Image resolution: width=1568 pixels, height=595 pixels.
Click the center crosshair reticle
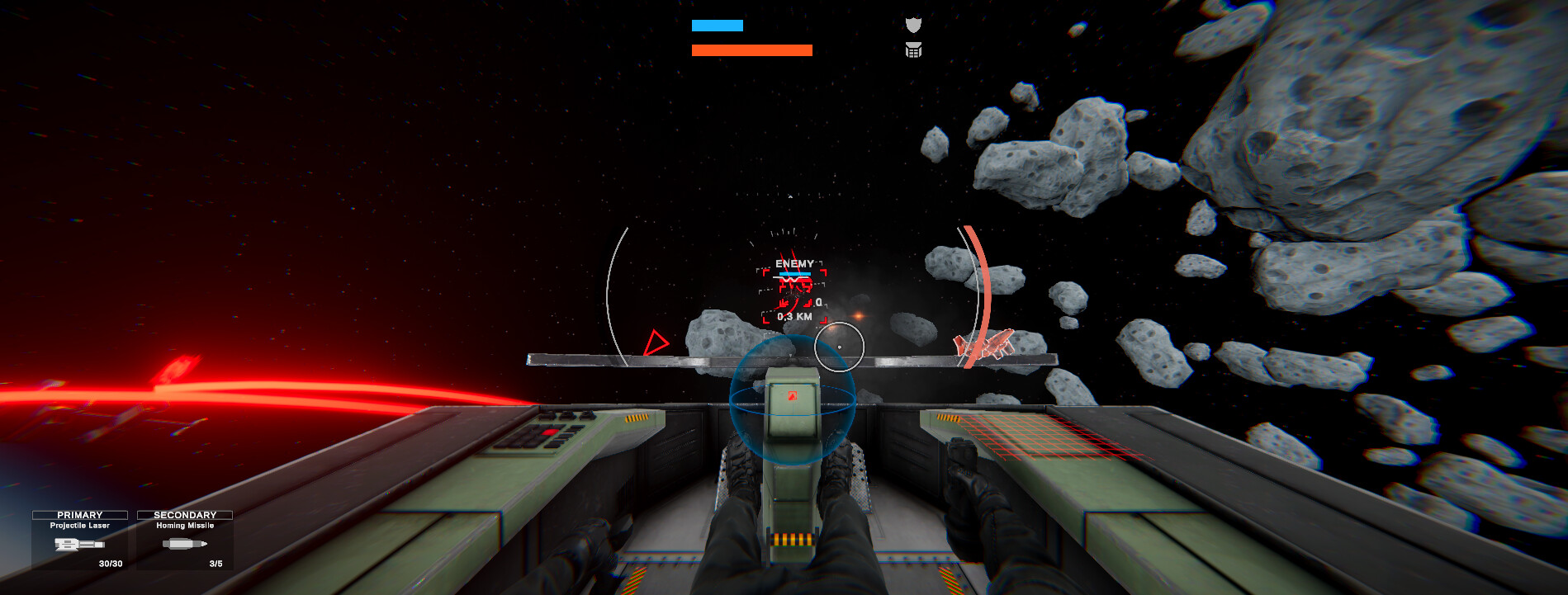coord(838,347)
